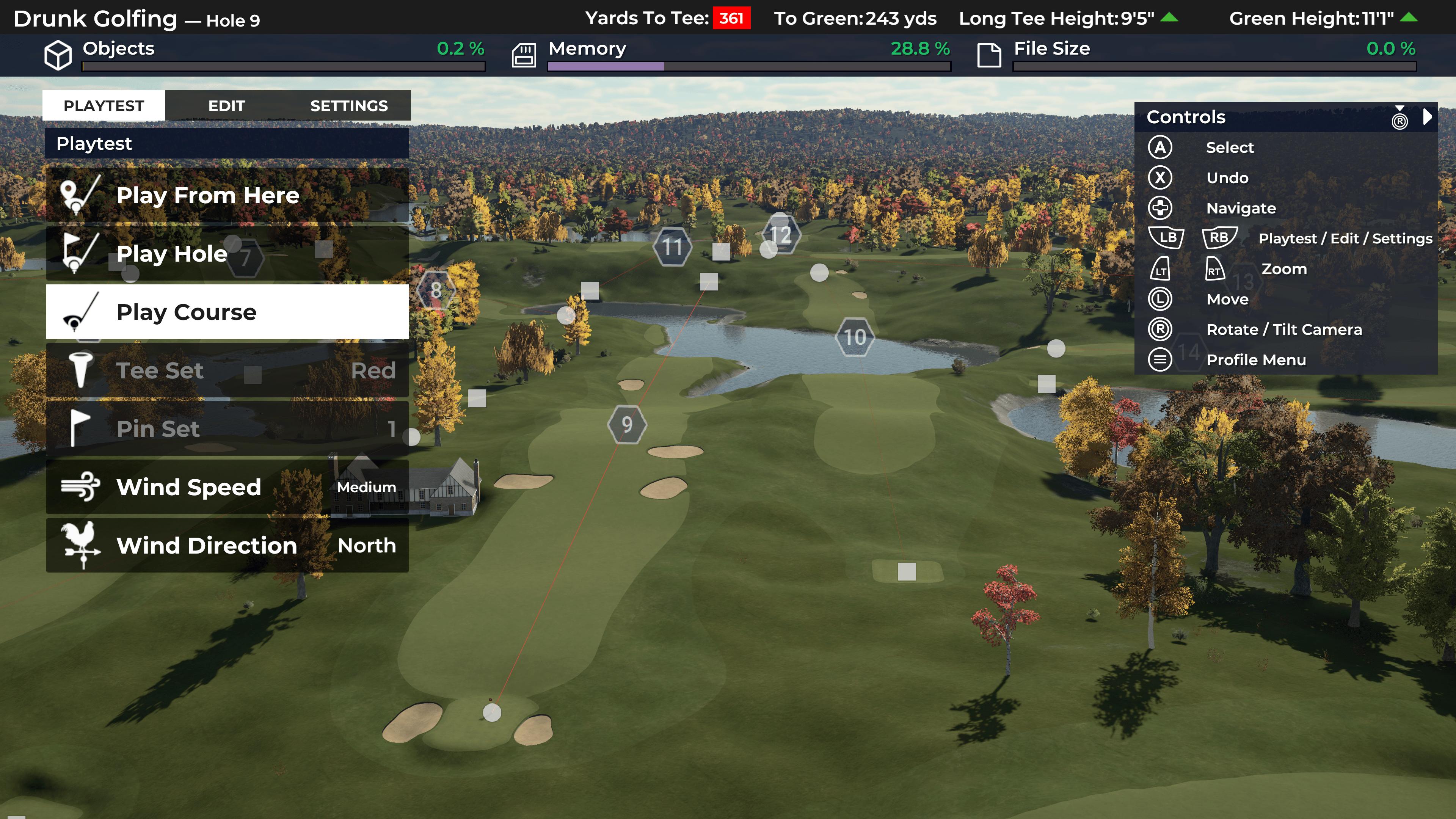The width and height of the screenshot is (1456, 819).
Task: Choose the hole 8 hexagon marker
Action: click(x=436, y=290)
